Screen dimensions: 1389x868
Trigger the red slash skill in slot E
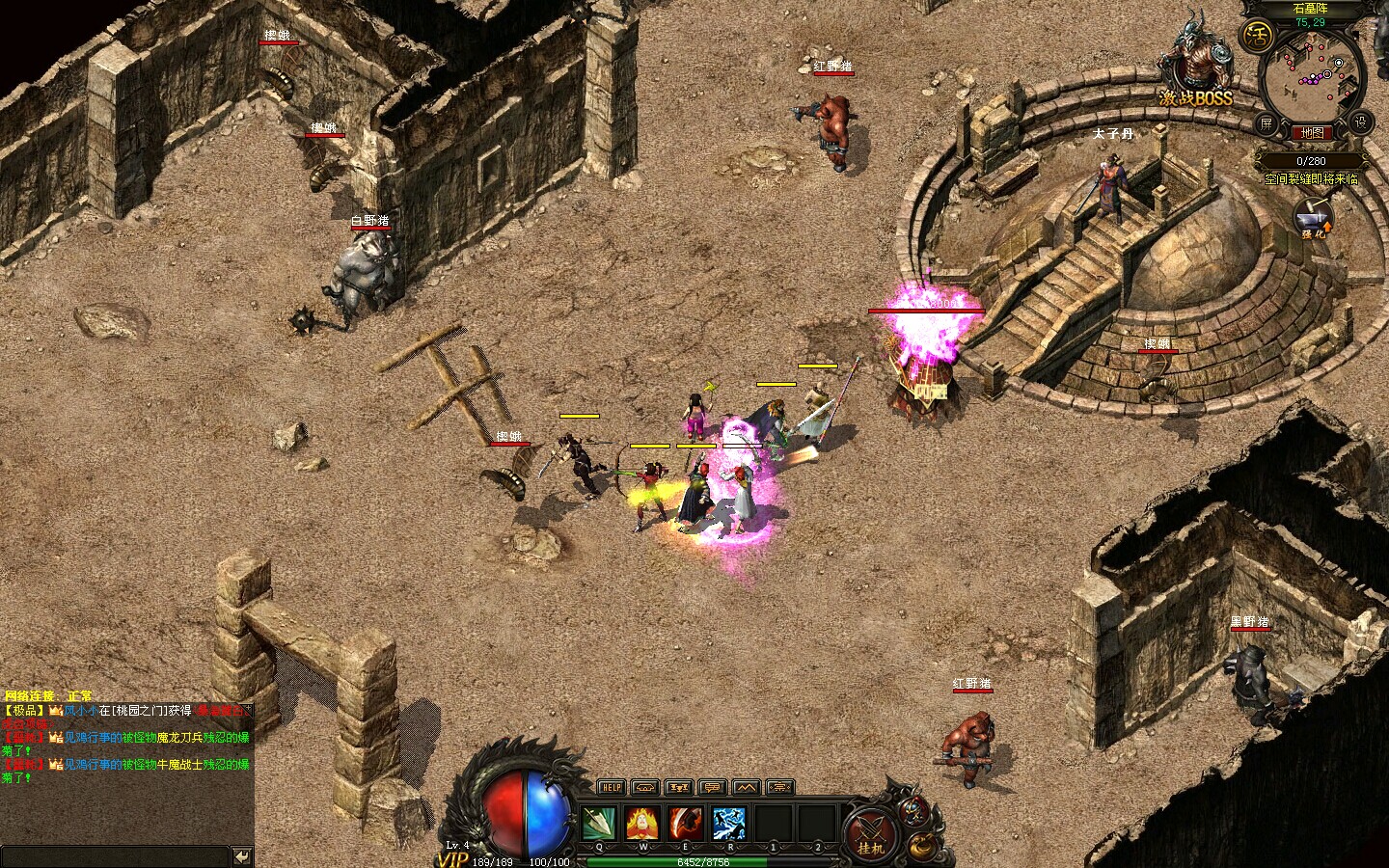click(x=686, y=824)
